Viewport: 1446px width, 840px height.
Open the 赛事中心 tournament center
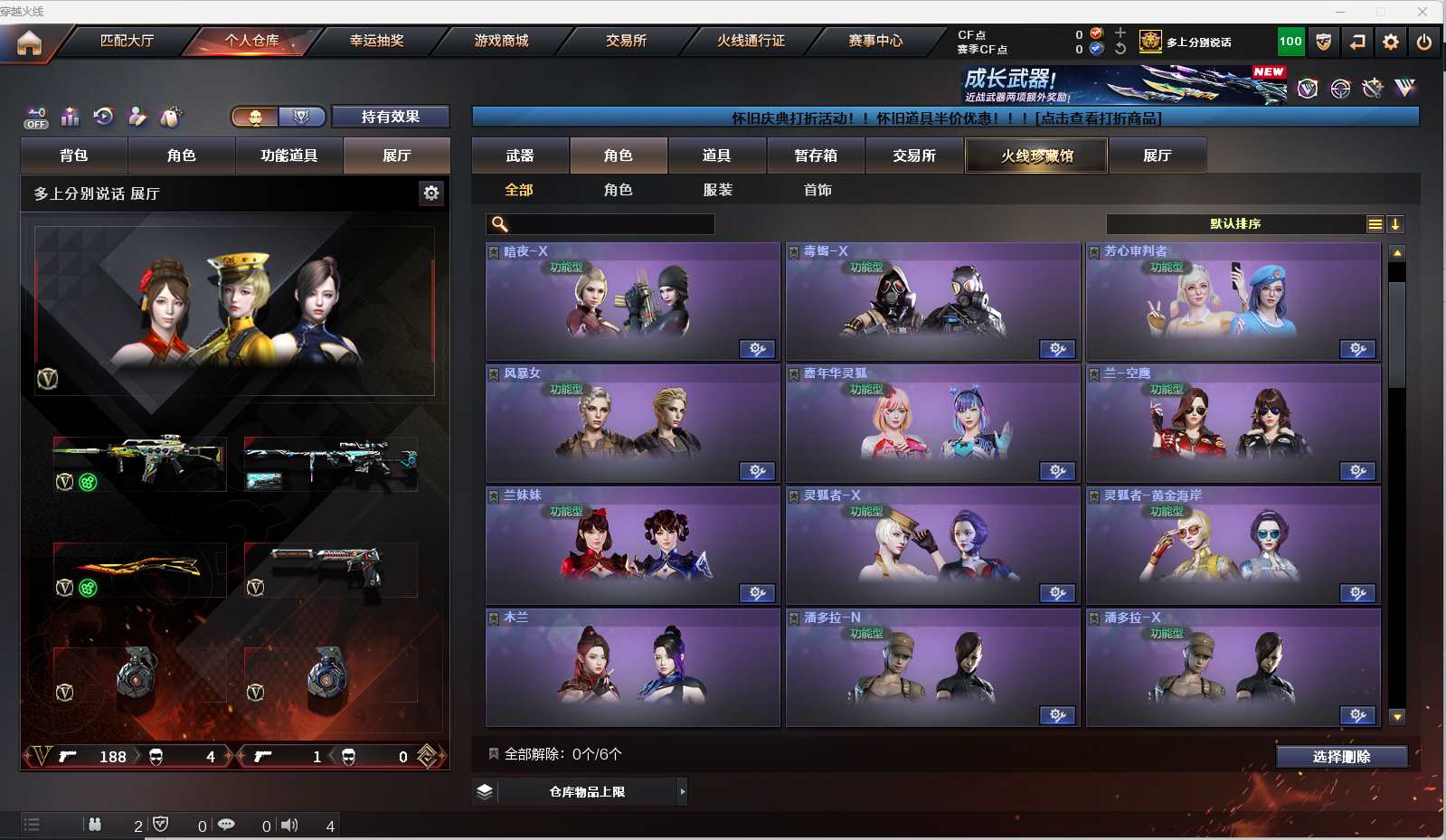pos(875,41)
